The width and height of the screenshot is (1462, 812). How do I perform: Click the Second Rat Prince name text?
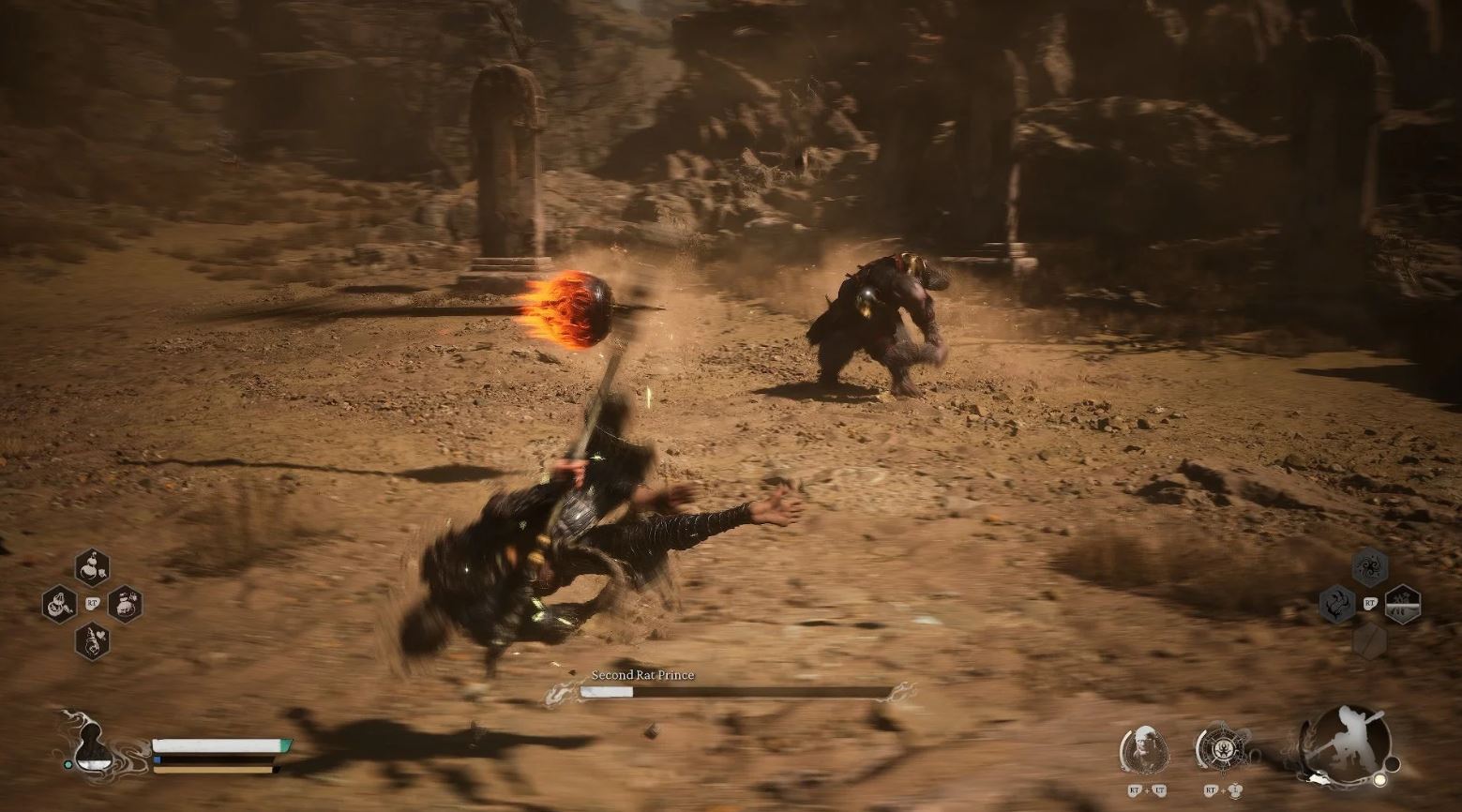pos(642,674)
